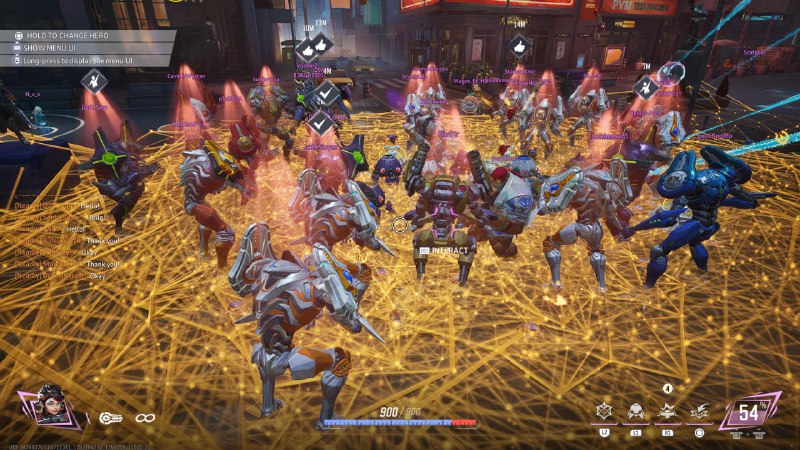Use the spider drone nest ability
800x450 pixels.
click(x=635, y=411)
